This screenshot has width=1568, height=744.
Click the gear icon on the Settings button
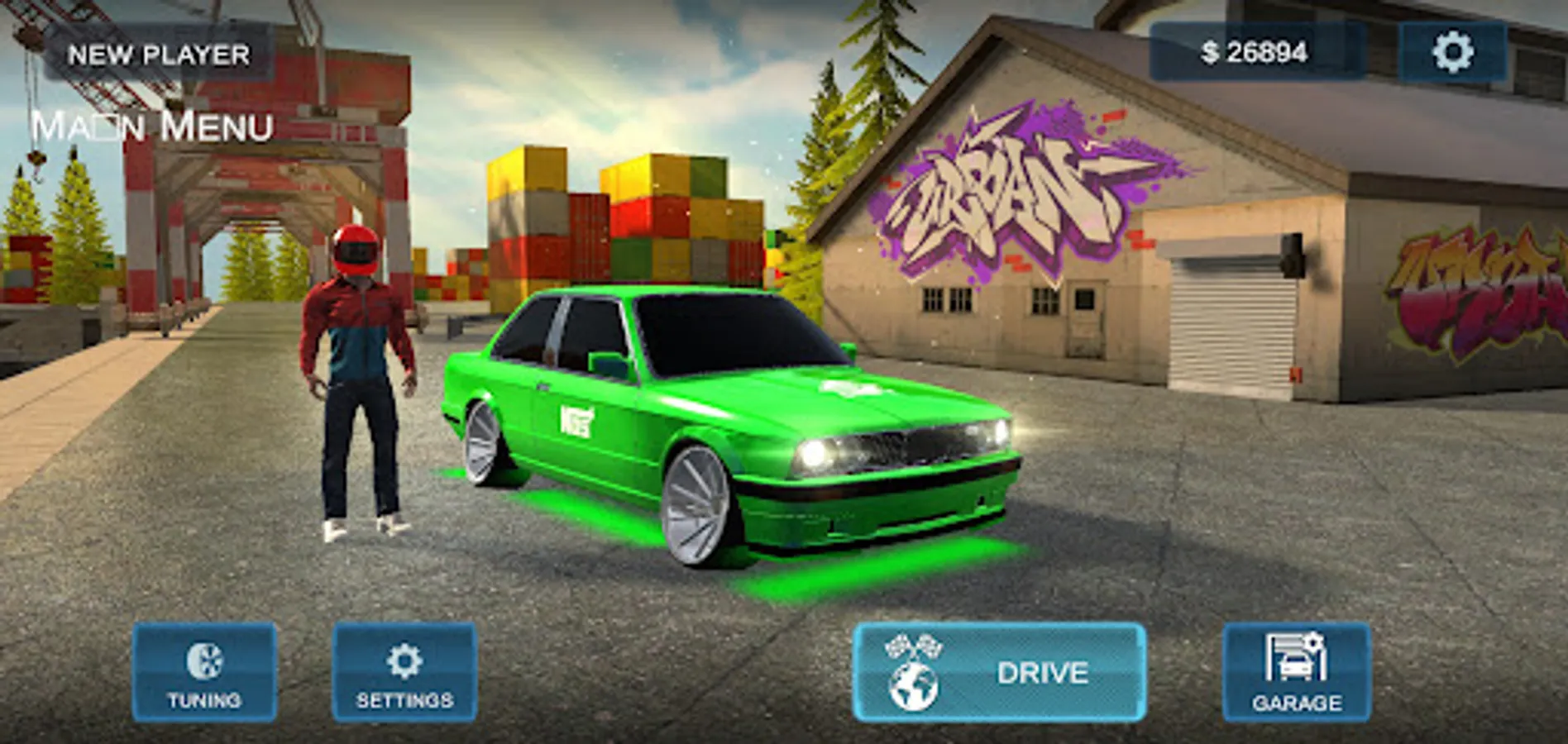pos(403,661)
